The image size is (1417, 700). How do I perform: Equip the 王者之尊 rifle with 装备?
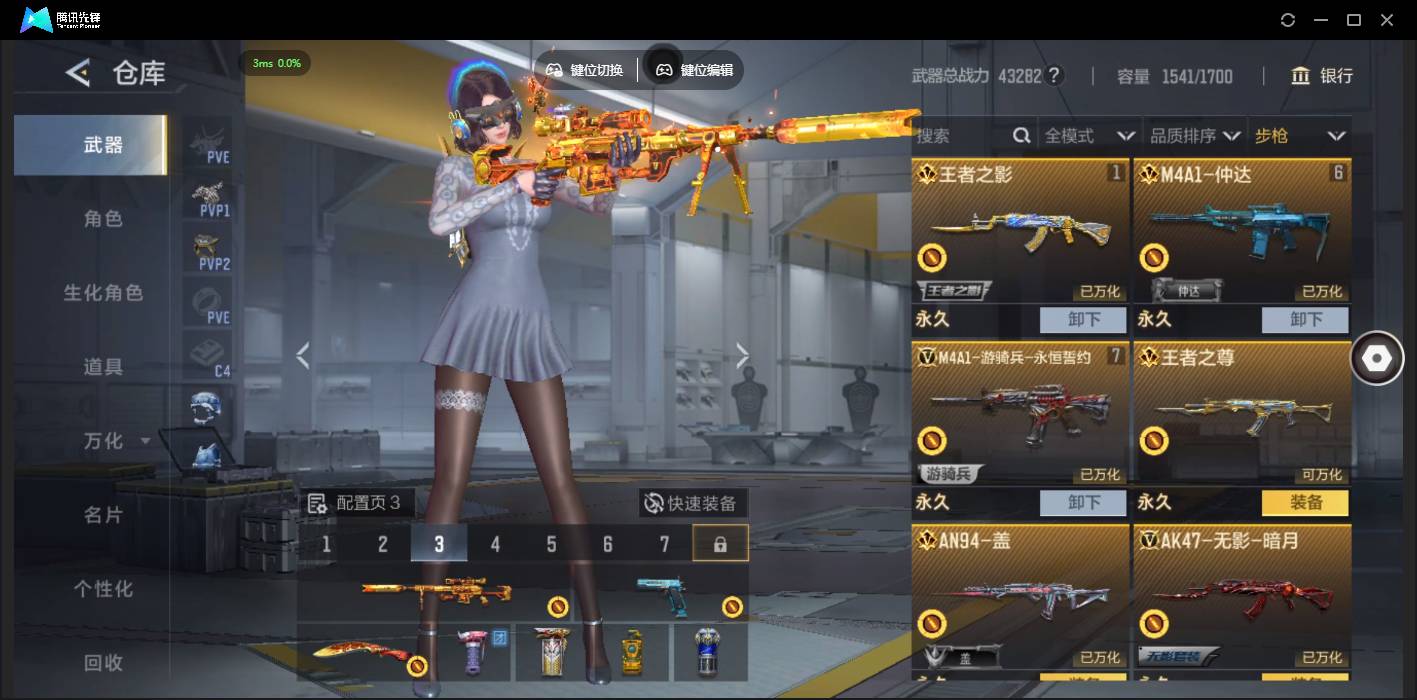(1305, 503)
